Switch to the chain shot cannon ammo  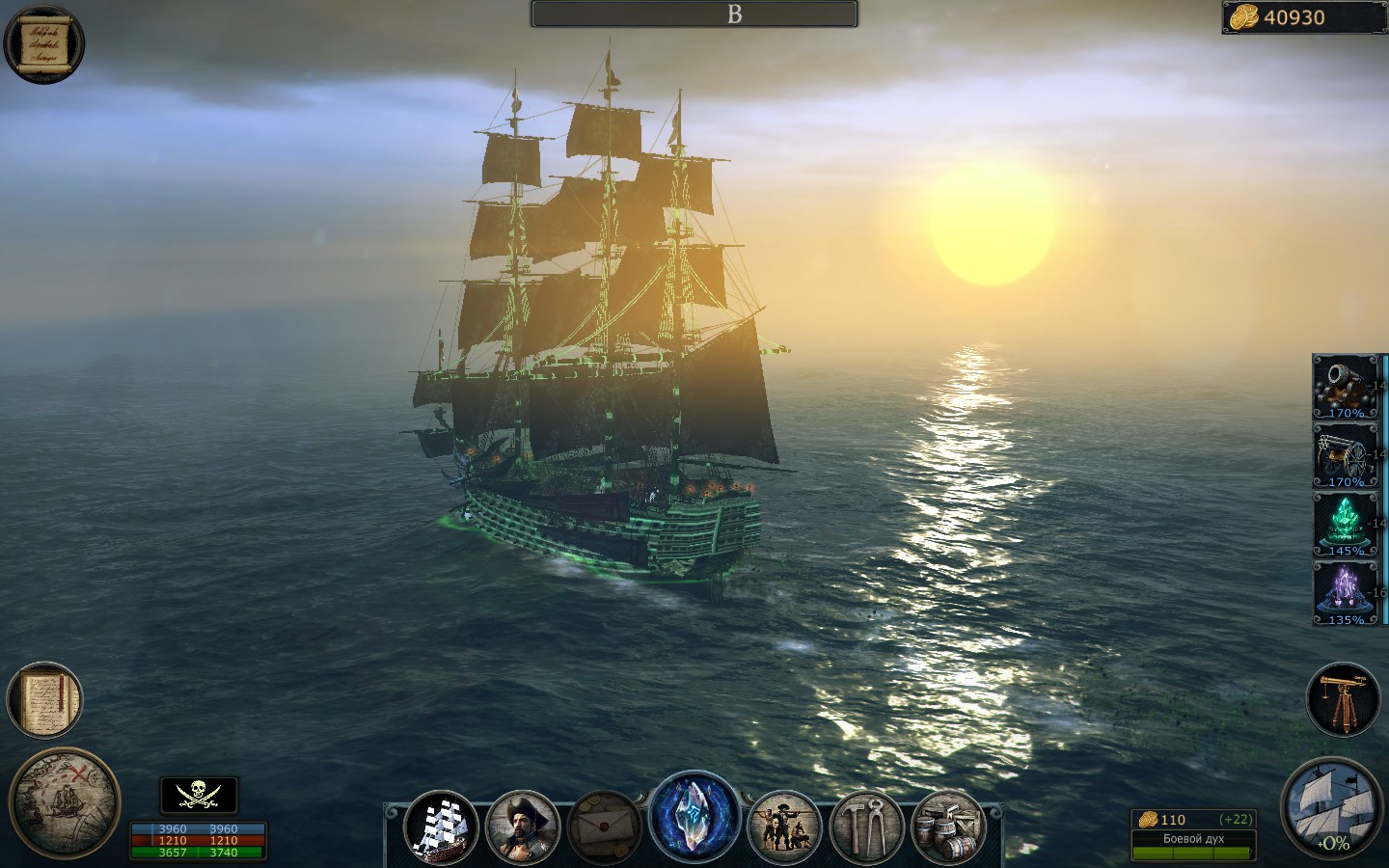coord(1344,455)
